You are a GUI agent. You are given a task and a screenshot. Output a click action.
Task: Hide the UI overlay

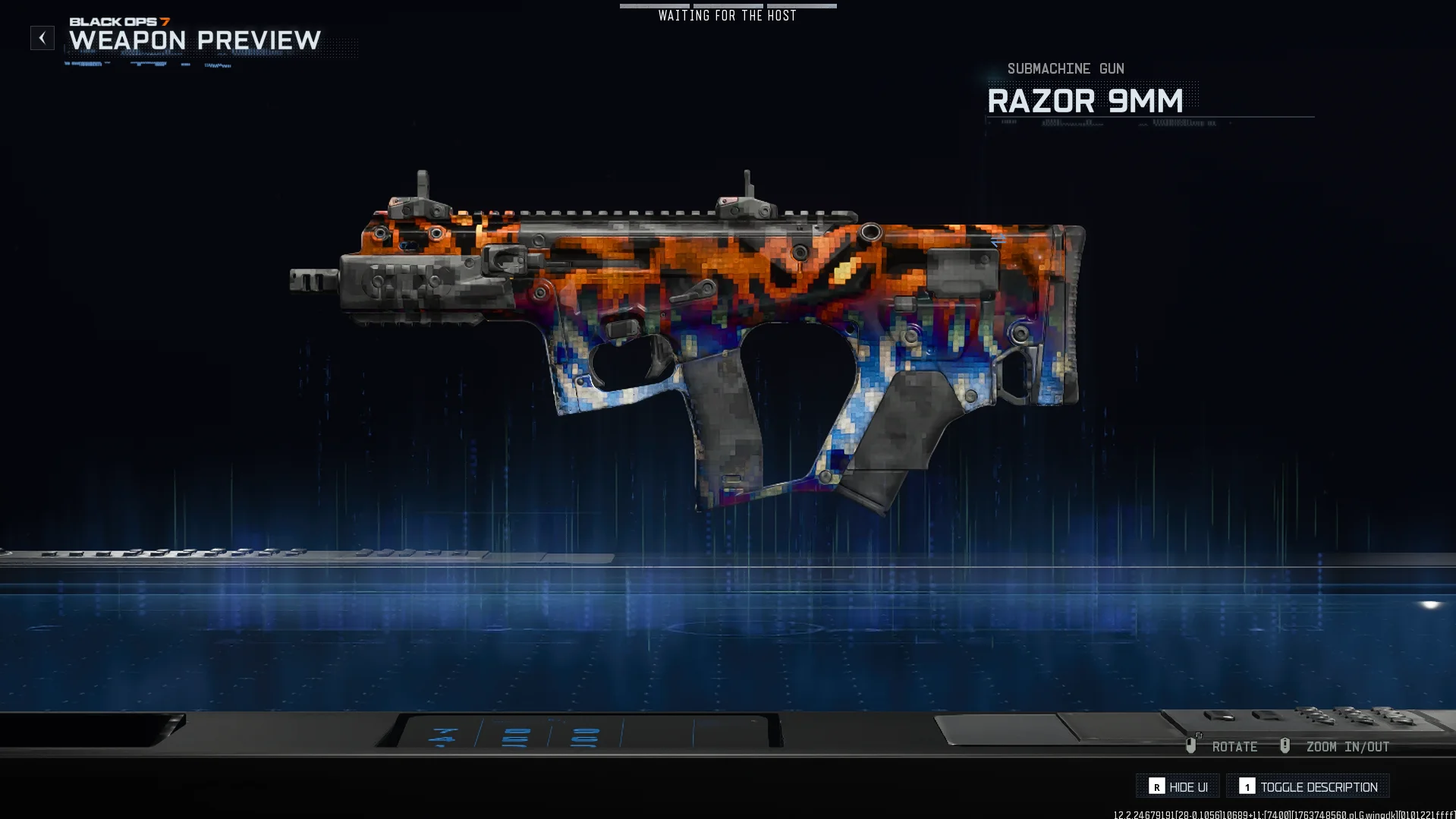[1178, 786]
